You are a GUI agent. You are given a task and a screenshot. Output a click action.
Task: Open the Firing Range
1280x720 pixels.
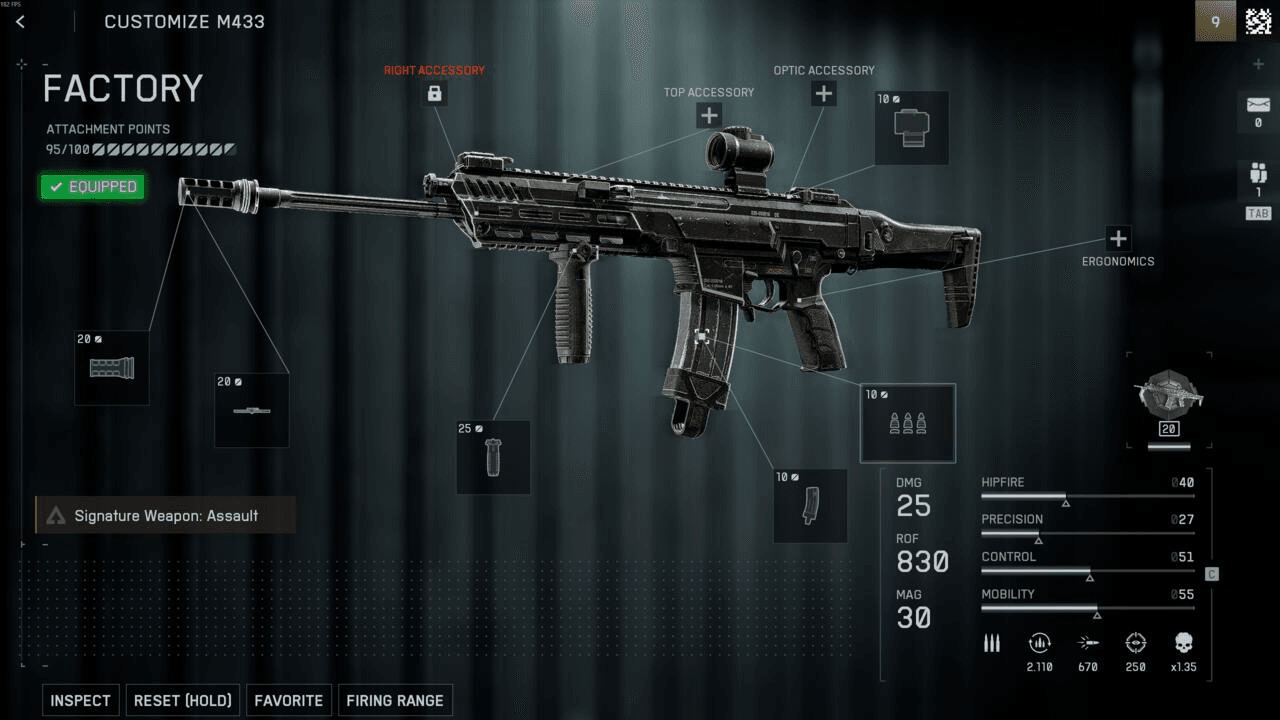click(395, 700)
